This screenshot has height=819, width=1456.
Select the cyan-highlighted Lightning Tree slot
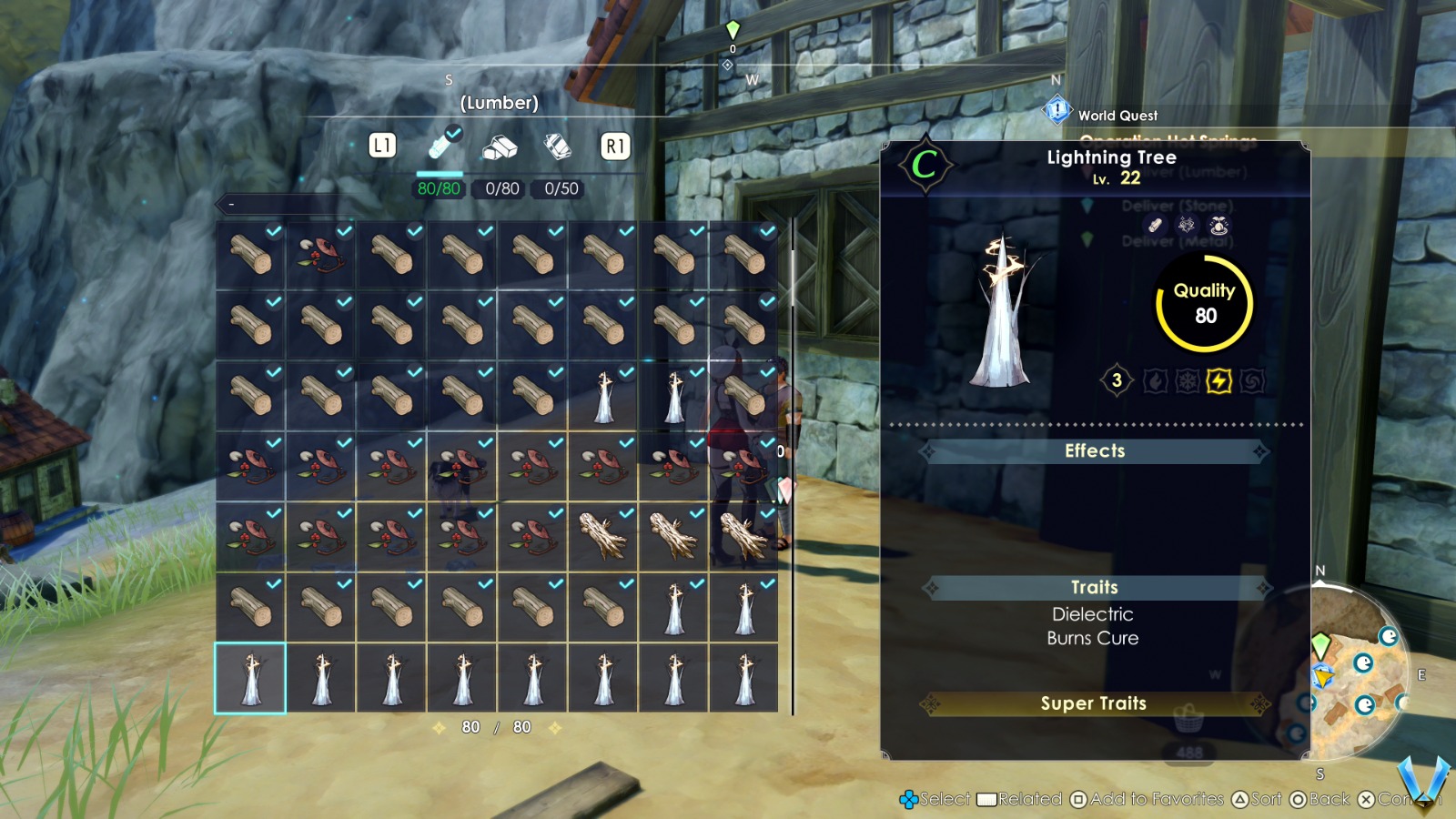[250, 678]
